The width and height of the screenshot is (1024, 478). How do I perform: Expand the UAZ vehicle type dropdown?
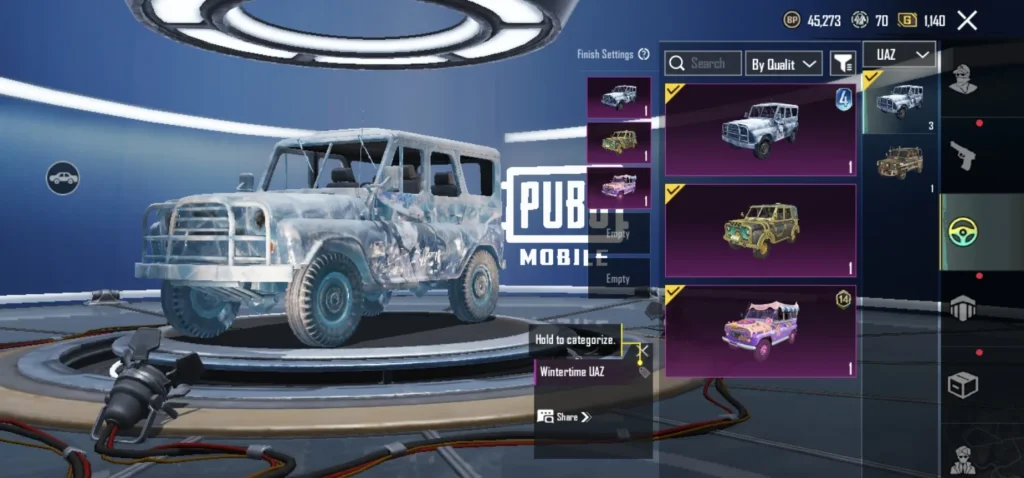coord(897,55)
